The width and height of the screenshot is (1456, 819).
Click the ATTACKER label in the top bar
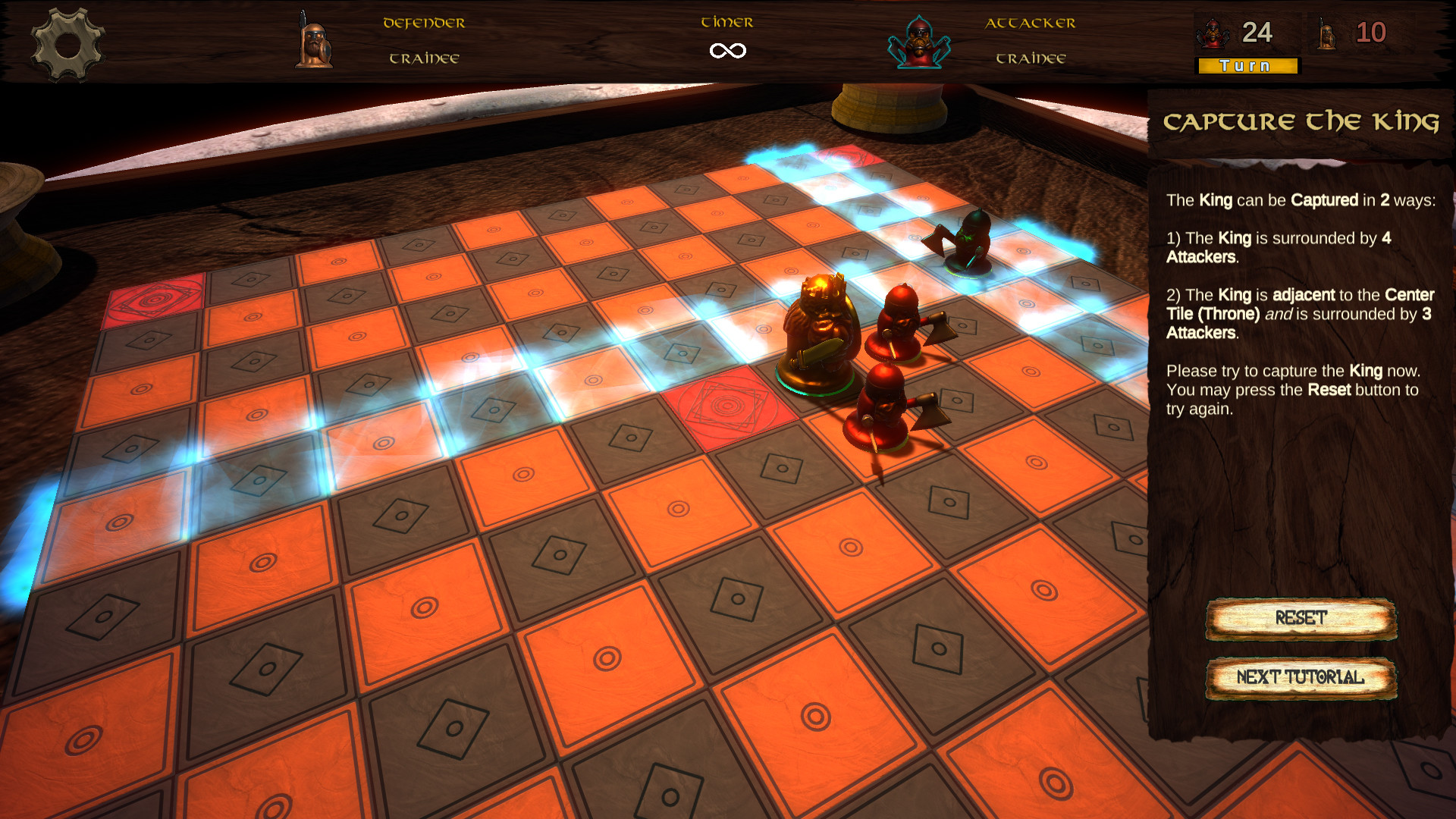(1030, 22)
